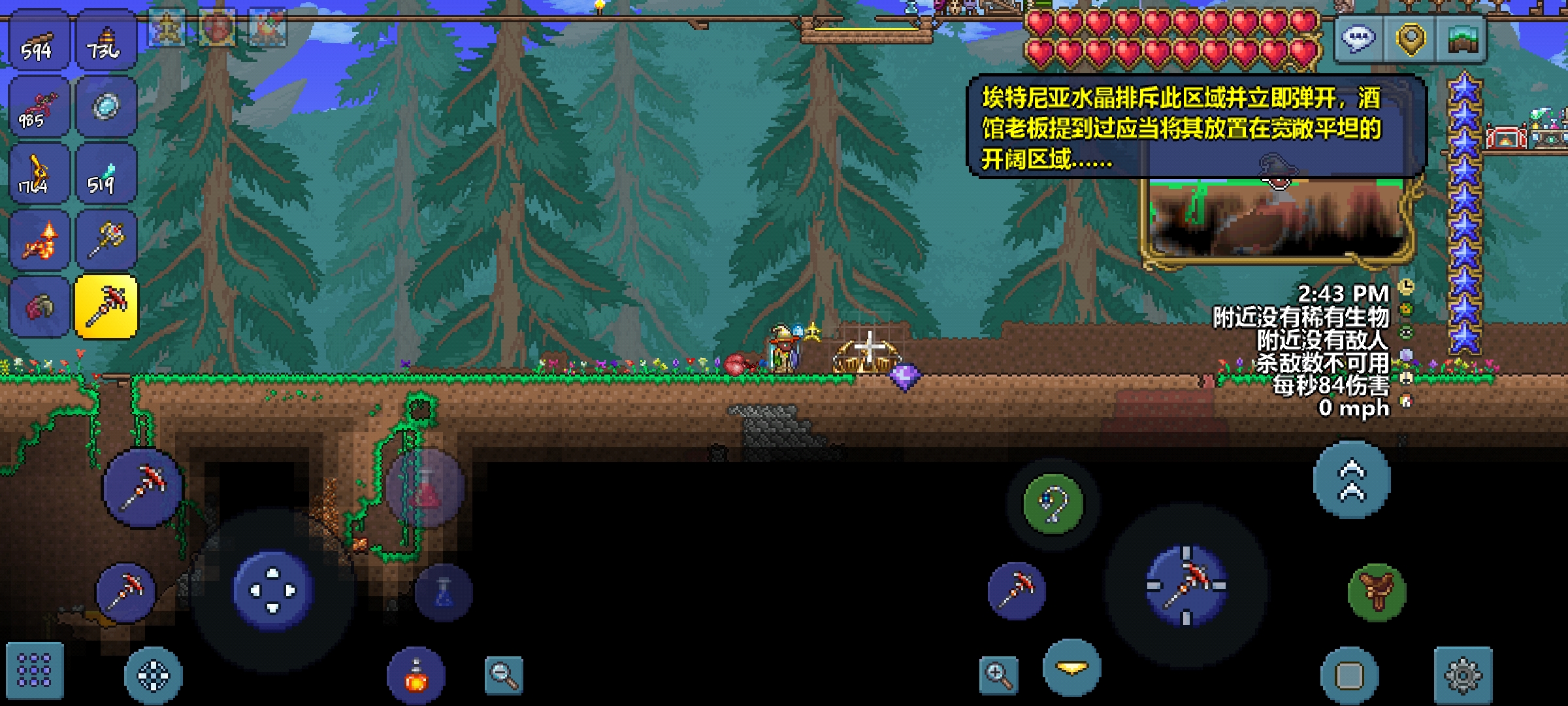Tap the yellow down-arrow button
Image resolution: width=1568 pixels, height=706 pixels.
(x=1072, y=668)
